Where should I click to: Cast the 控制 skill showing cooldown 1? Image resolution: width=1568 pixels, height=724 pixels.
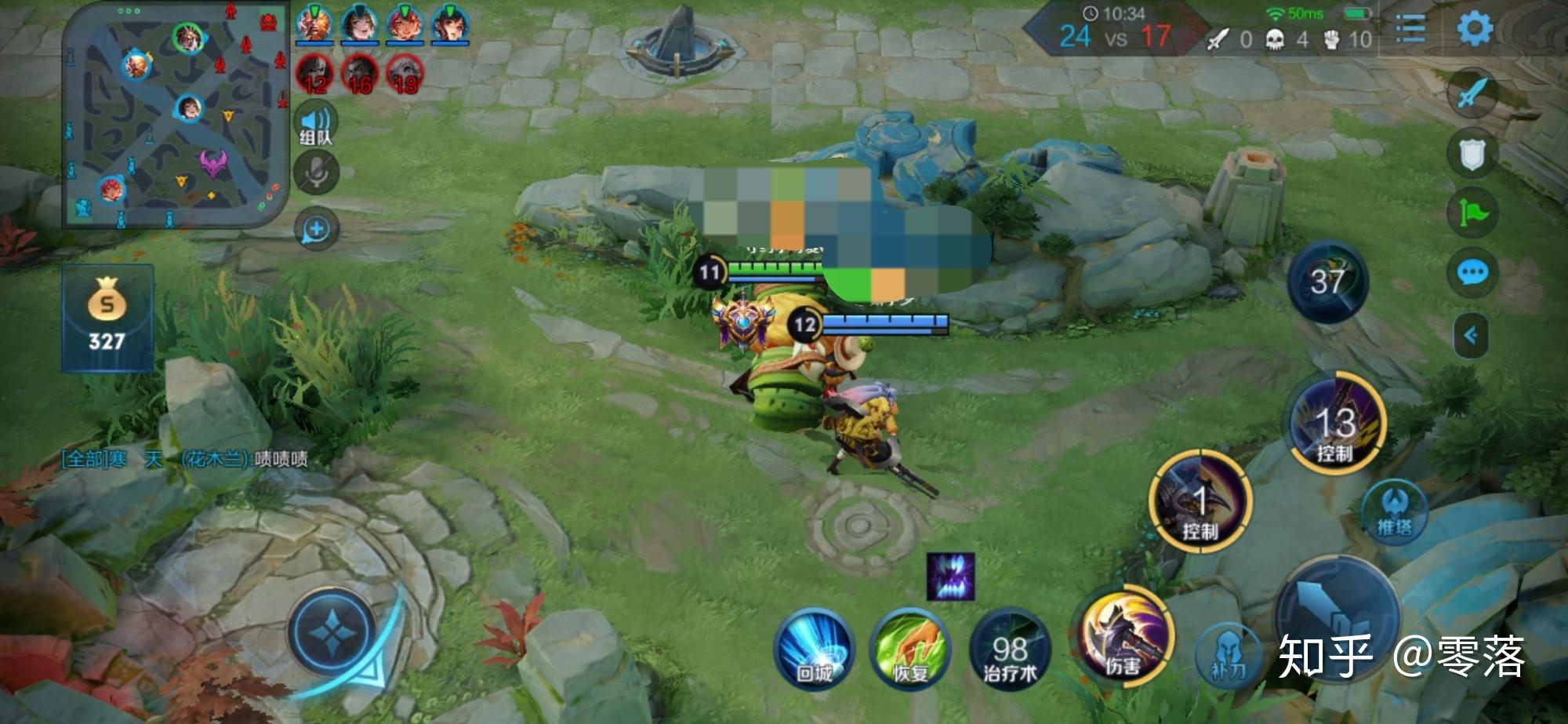coord(1200,502)
